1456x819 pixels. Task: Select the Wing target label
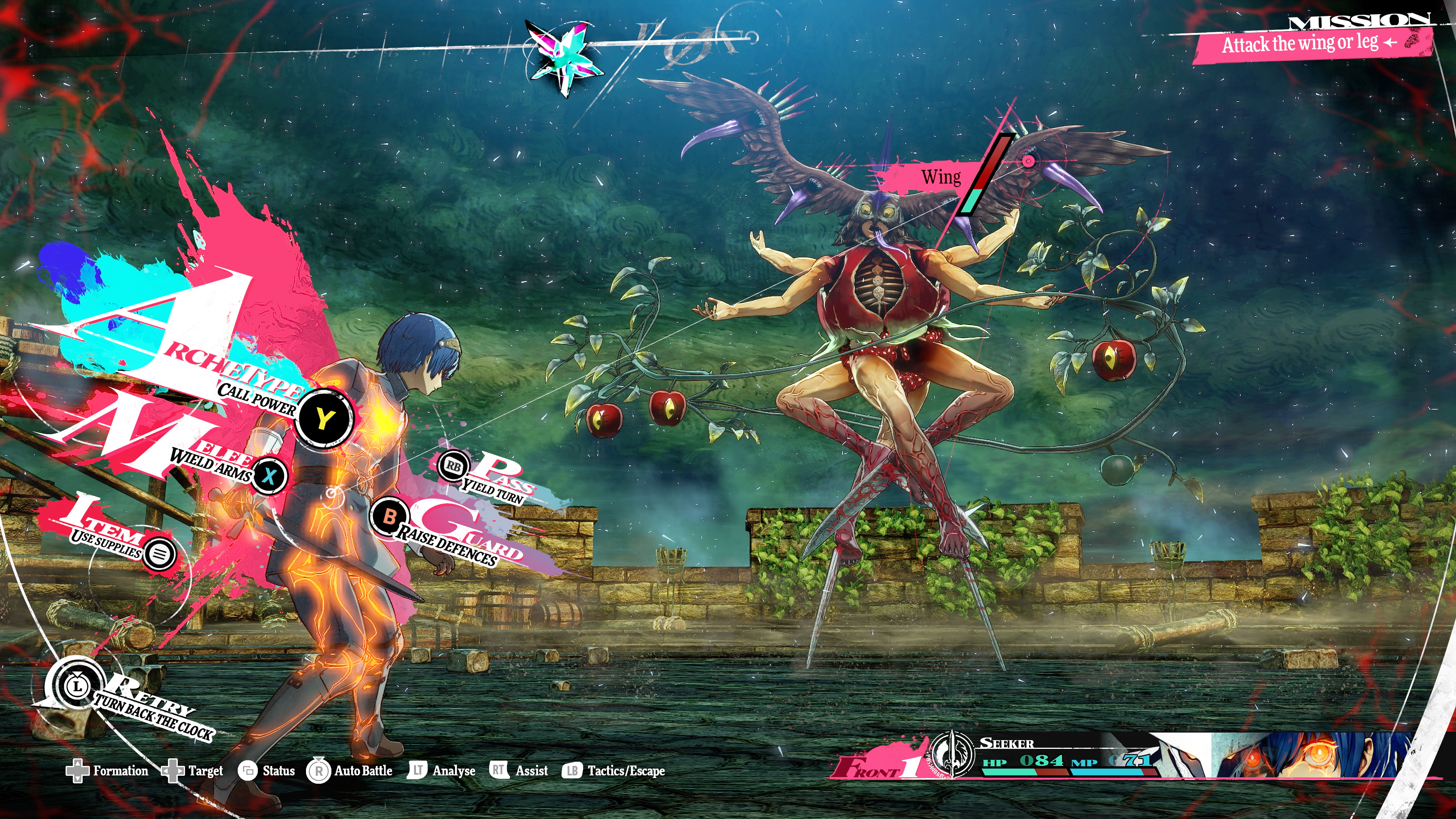point(940,177)
